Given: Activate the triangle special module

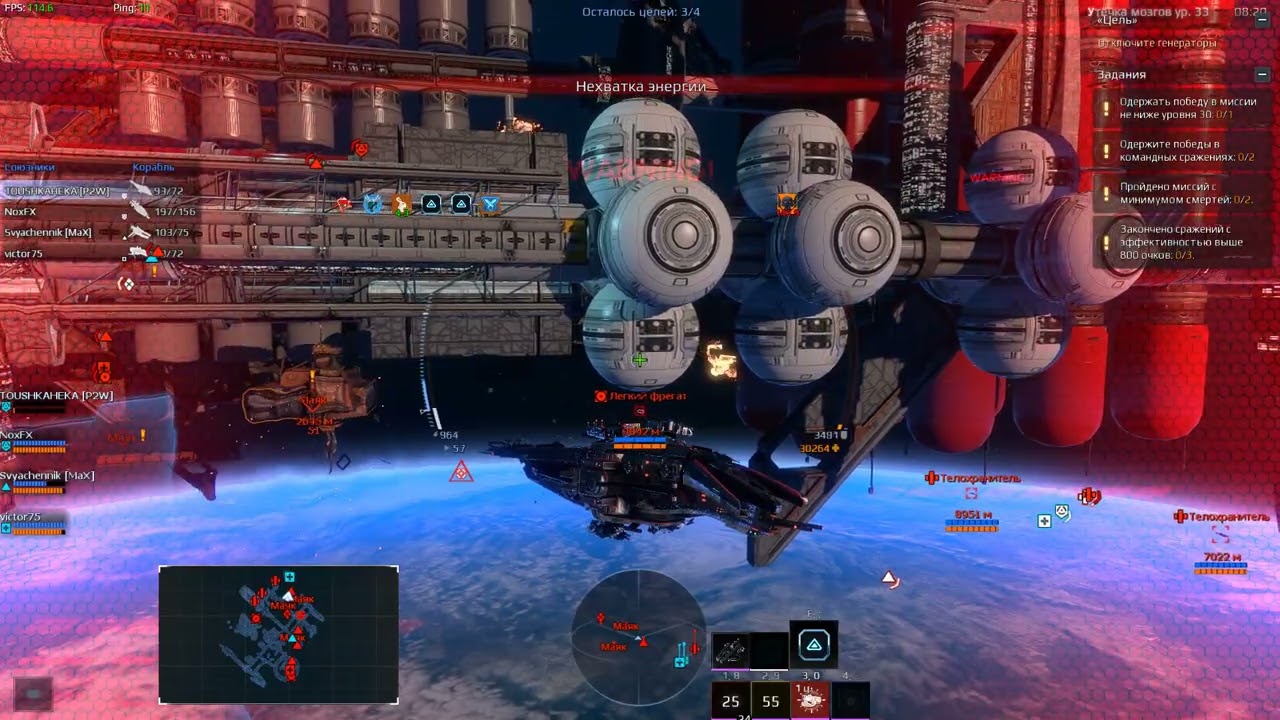Looking at the screenshot, I should click(x=814, y=646).
